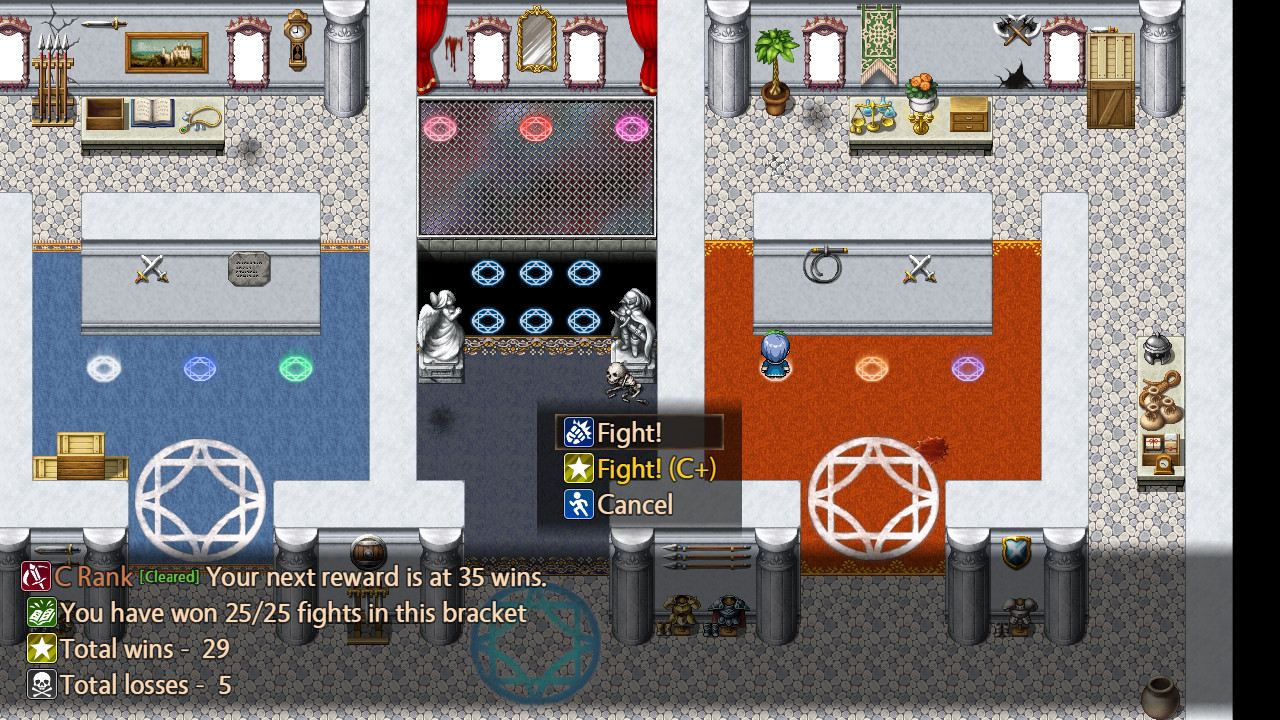Image resolution: width=1280 pixels, height=720 pixels.
Task: Activate the orange glowing orb in the right arena
Action: pos(871,369)
